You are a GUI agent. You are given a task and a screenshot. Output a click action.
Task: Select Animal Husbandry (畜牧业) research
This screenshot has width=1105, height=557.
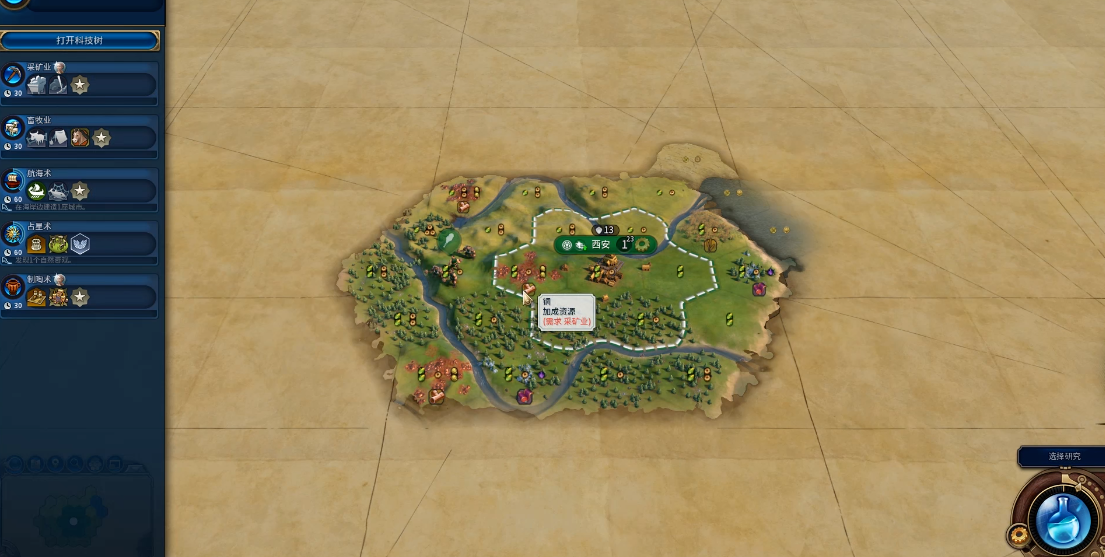79,135
